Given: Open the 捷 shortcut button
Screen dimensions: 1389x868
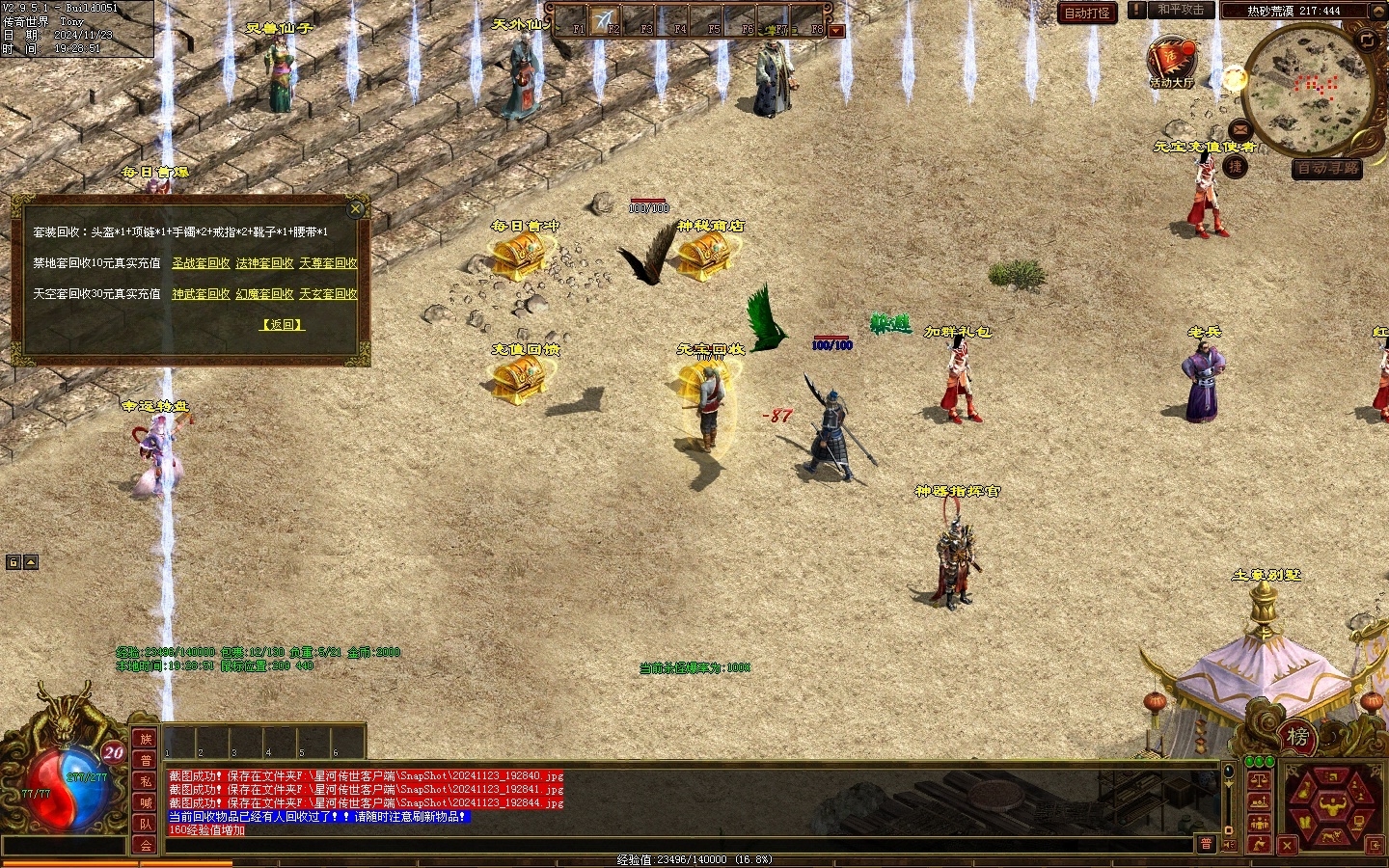Looking at the screenshot, I should 1236,167.
